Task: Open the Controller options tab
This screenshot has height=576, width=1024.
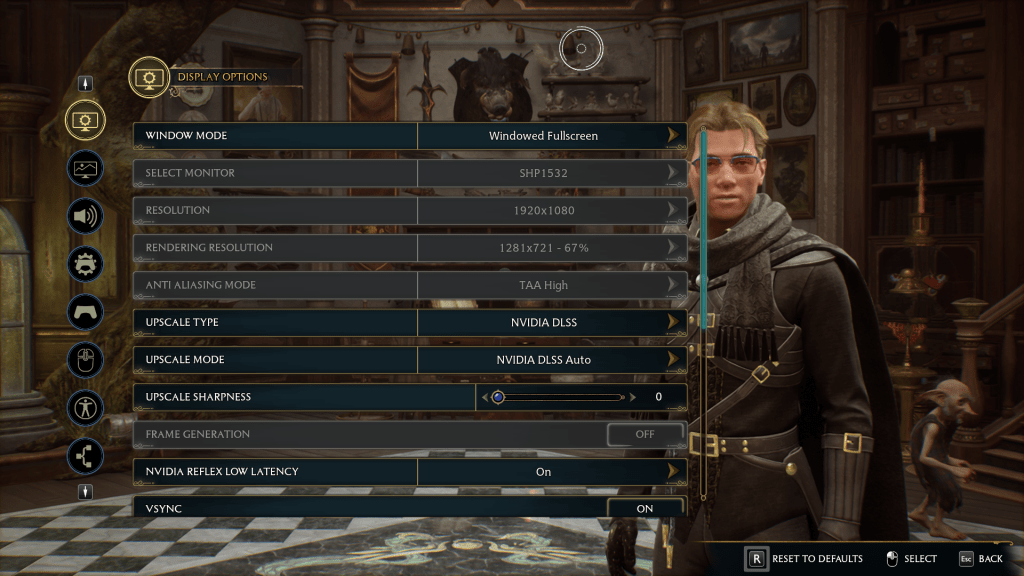Action: coord(85,312)
